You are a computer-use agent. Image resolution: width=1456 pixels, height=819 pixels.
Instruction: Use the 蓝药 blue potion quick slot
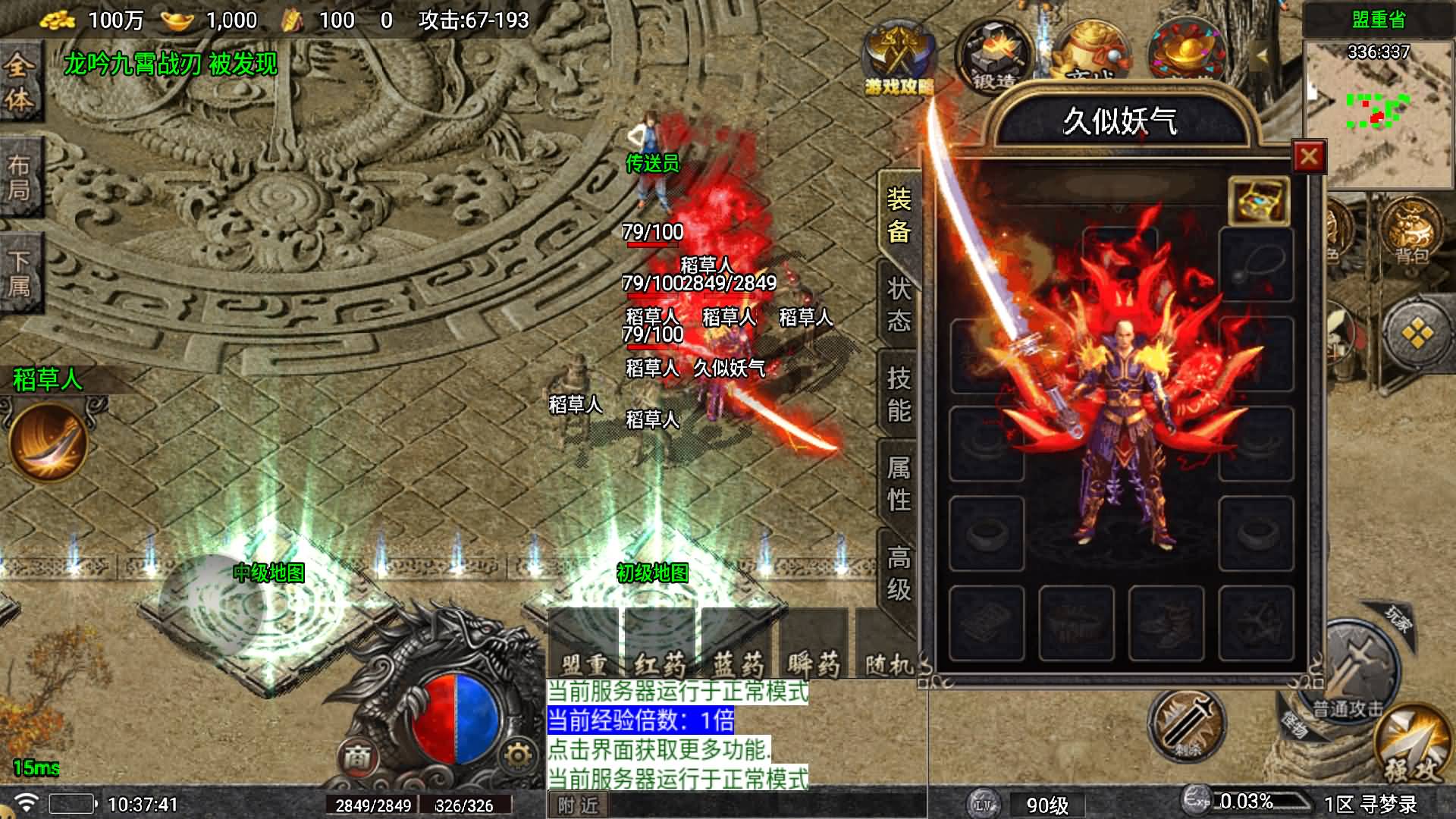[x=736, y=643]
